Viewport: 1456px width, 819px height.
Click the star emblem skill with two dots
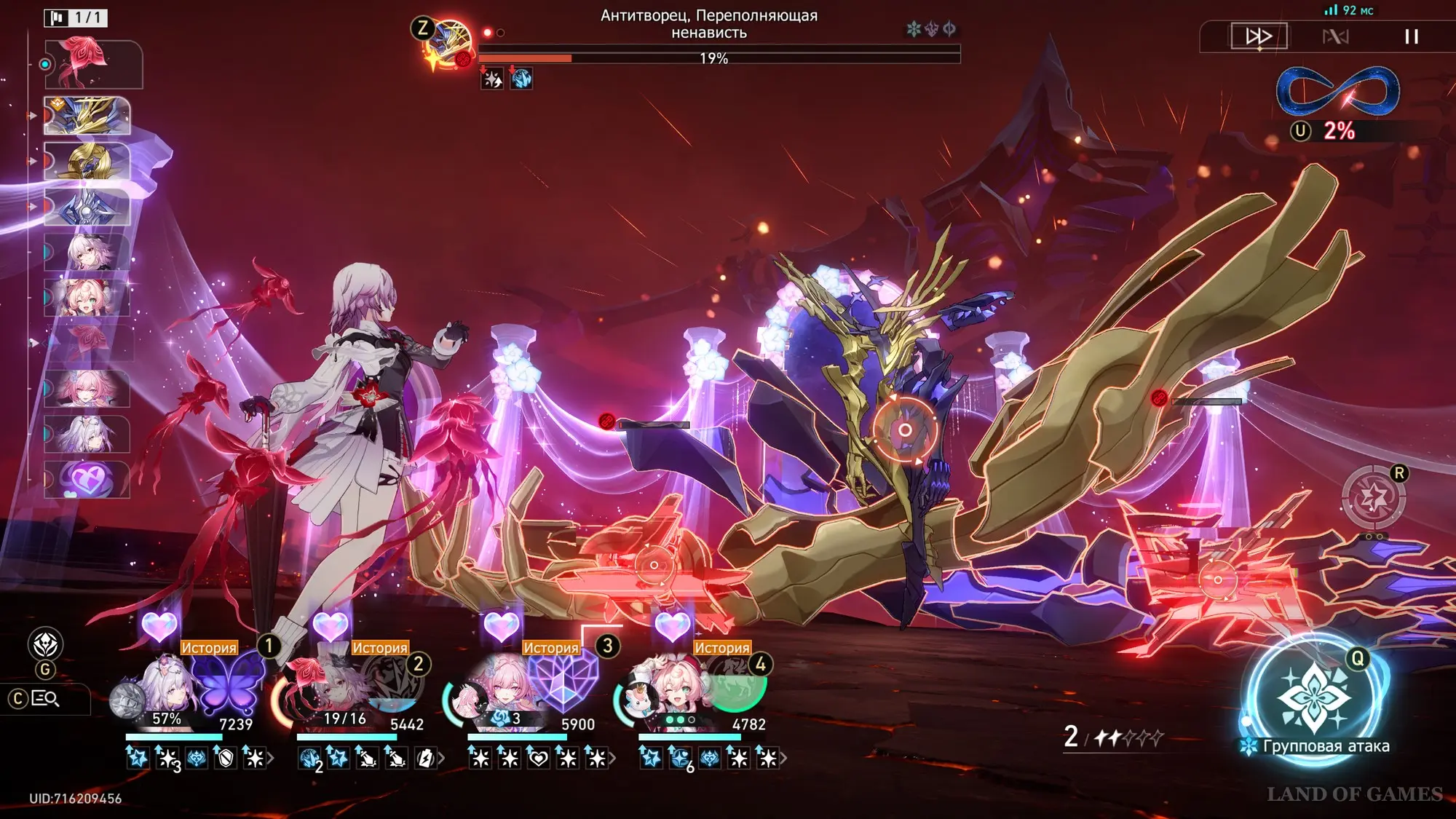coord(1374,499)
